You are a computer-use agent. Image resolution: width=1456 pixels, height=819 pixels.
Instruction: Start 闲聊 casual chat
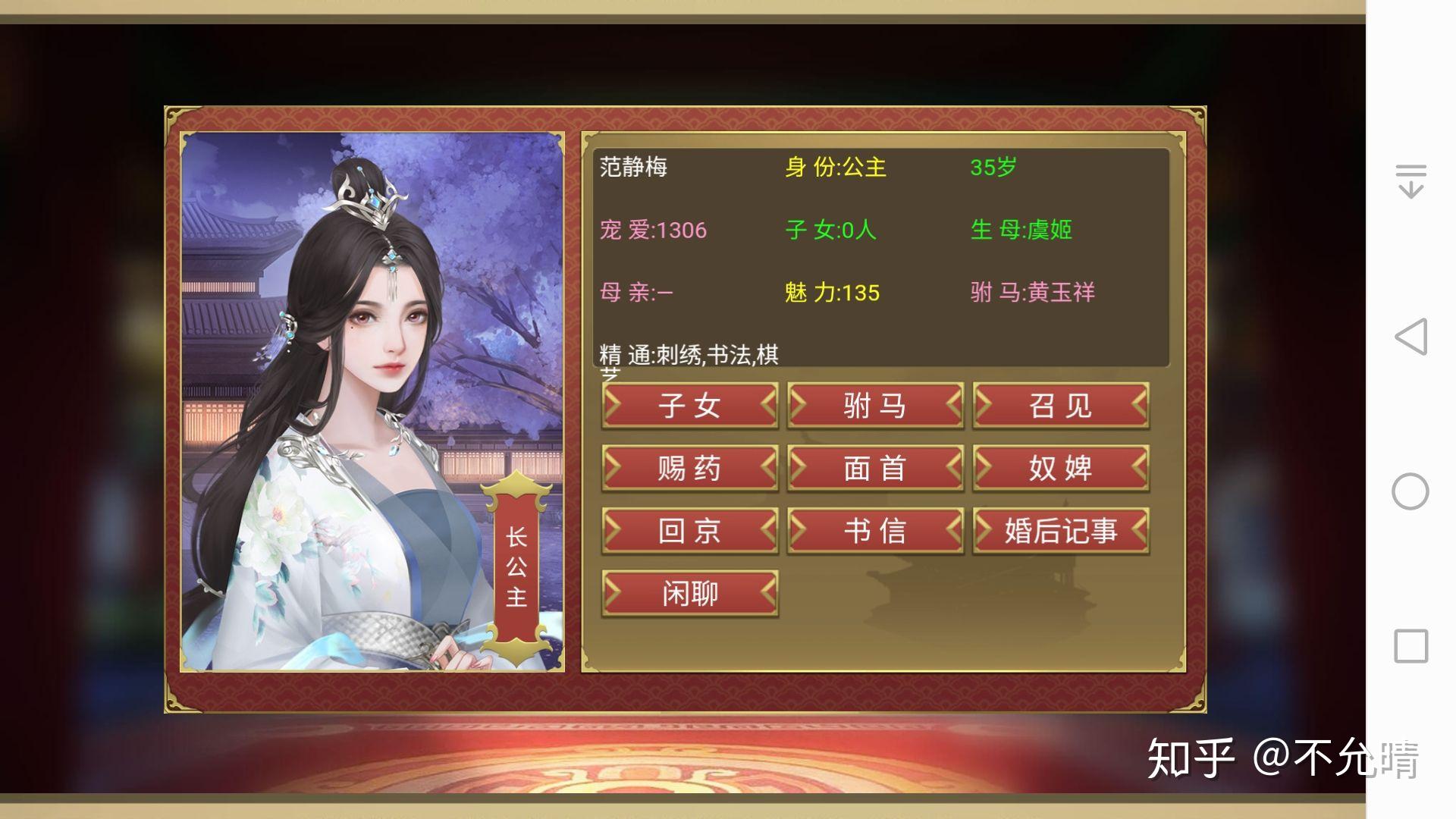pyautogui.click(x=690, y=595)
